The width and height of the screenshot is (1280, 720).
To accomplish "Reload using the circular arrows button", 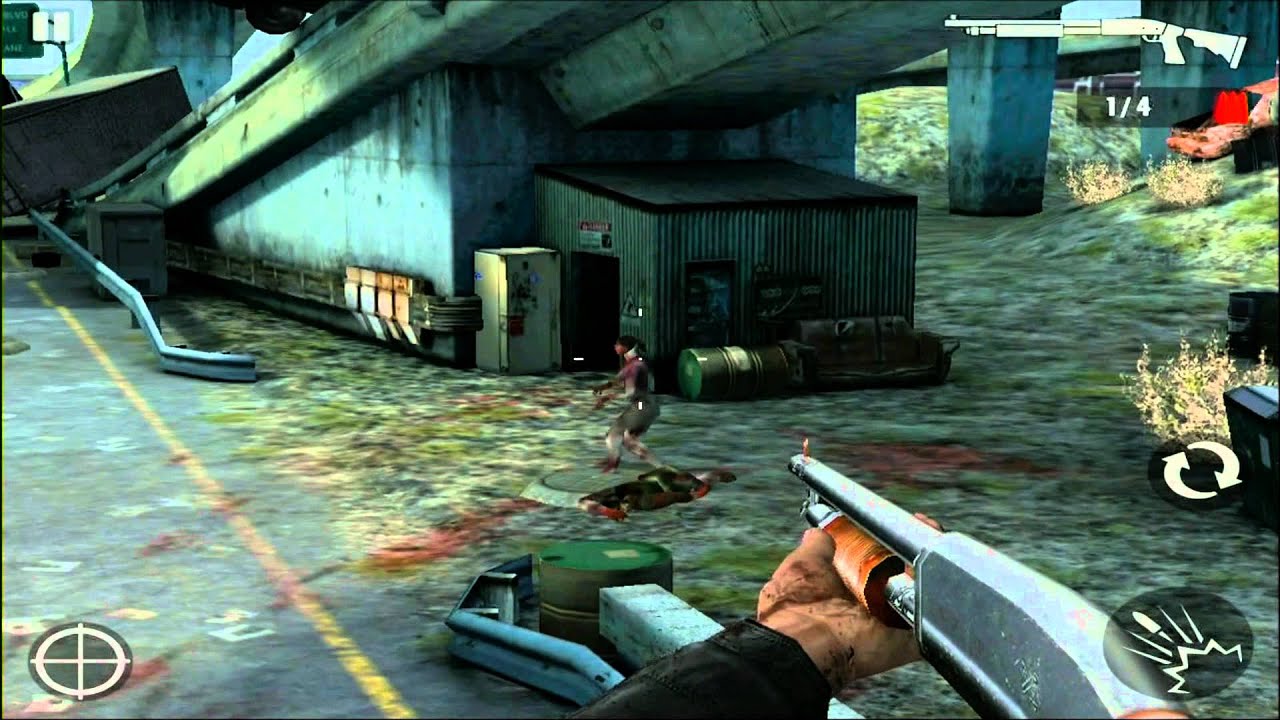I will [x=1194, y=474].
